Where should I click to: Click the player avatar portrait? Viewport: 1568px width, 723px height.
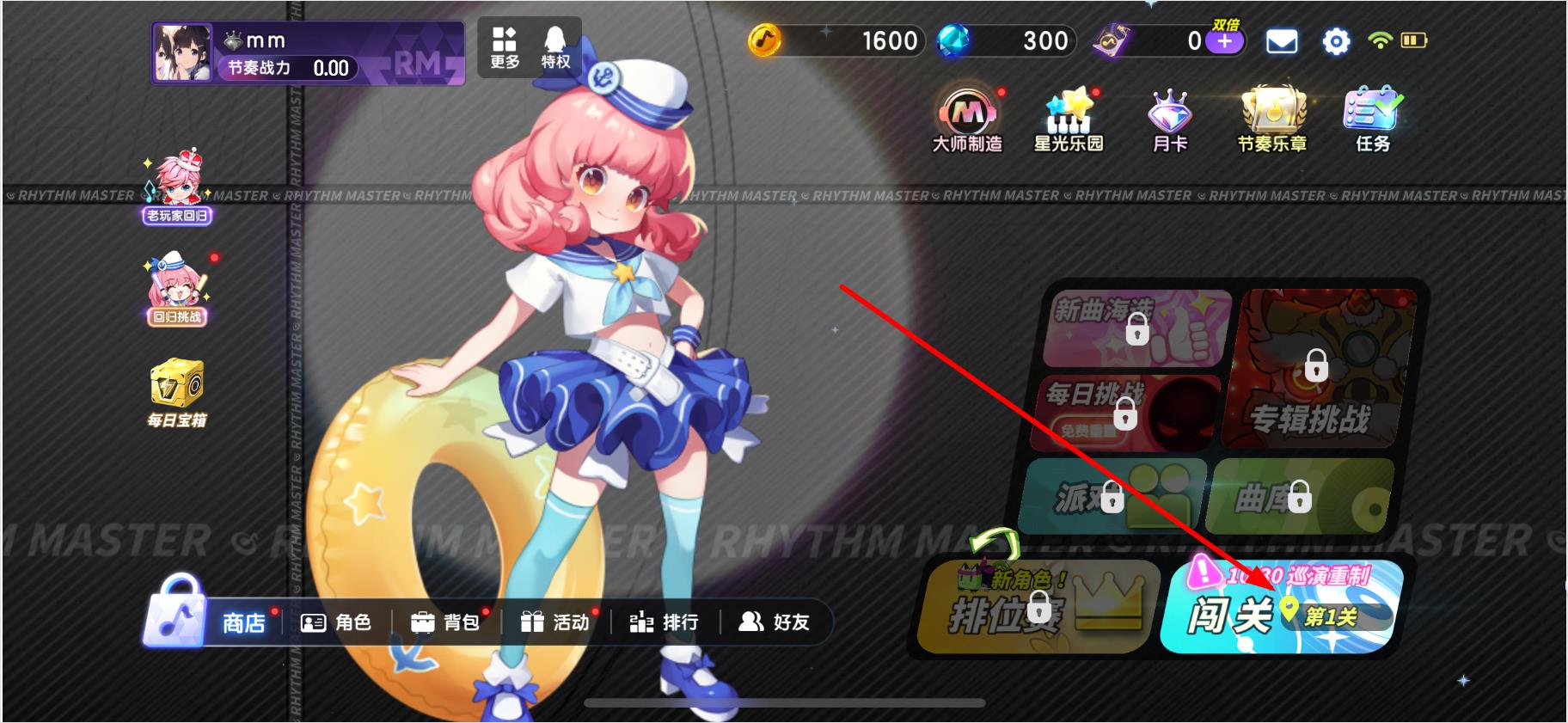pyautogui.click(x=181, y=47)
